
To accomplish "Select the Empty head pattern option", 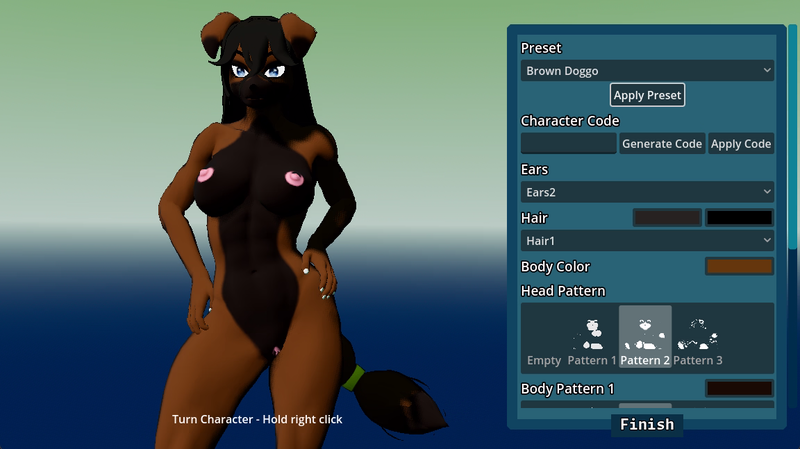I will [x=544, y=339].
